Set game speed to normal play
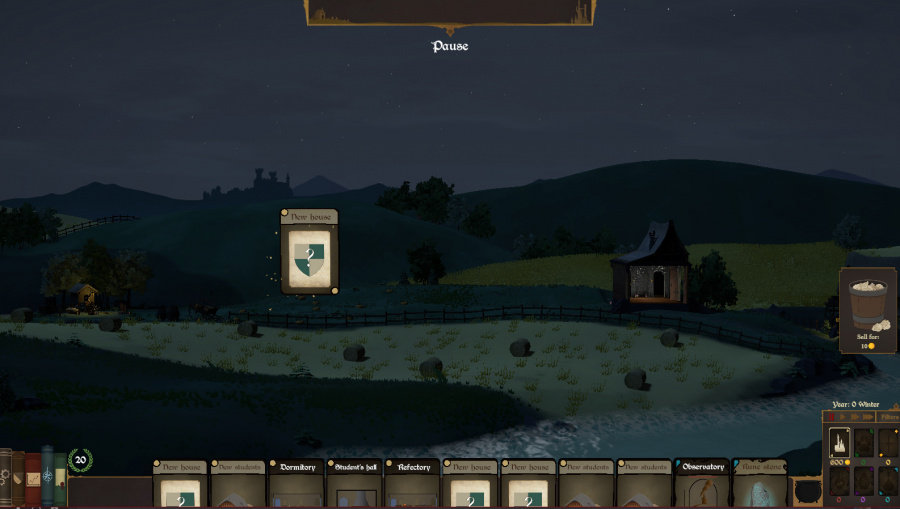The image size is (900, 509). click(843, 417)
